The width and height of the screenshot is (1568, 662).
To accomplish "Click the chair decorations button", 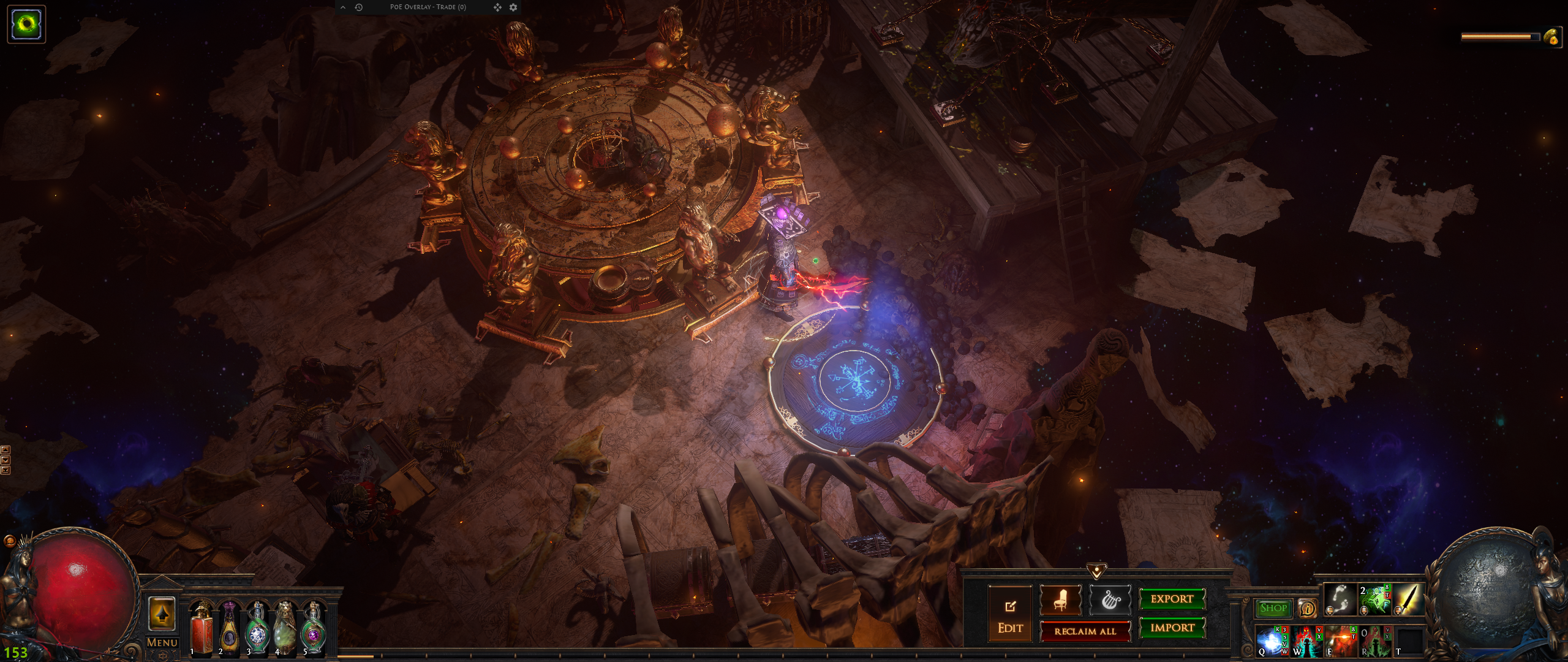I will 1061,600.
